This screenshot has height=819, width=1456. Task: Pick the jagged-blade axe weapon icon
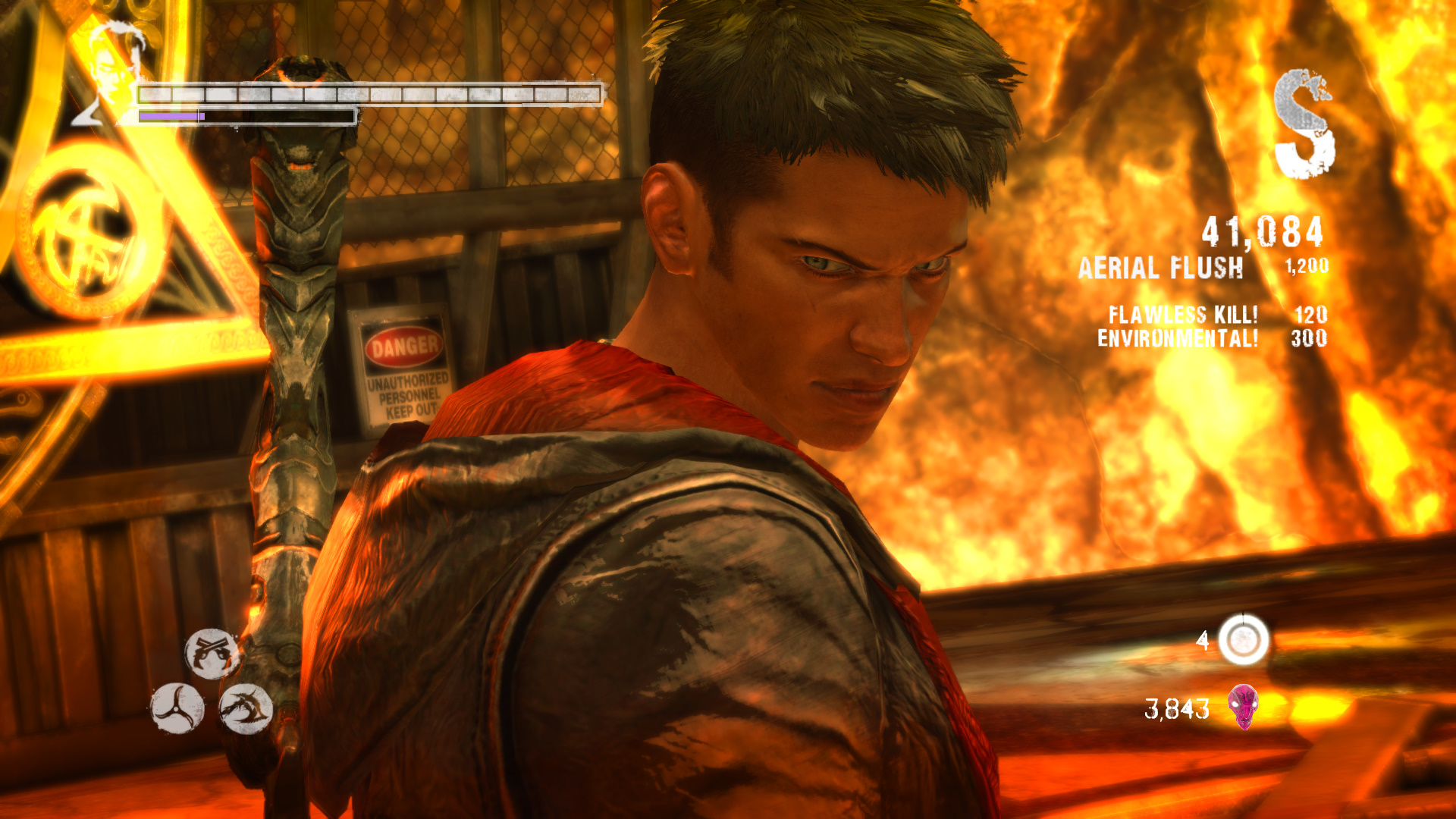pyautogui.click(x=246, y=708)
